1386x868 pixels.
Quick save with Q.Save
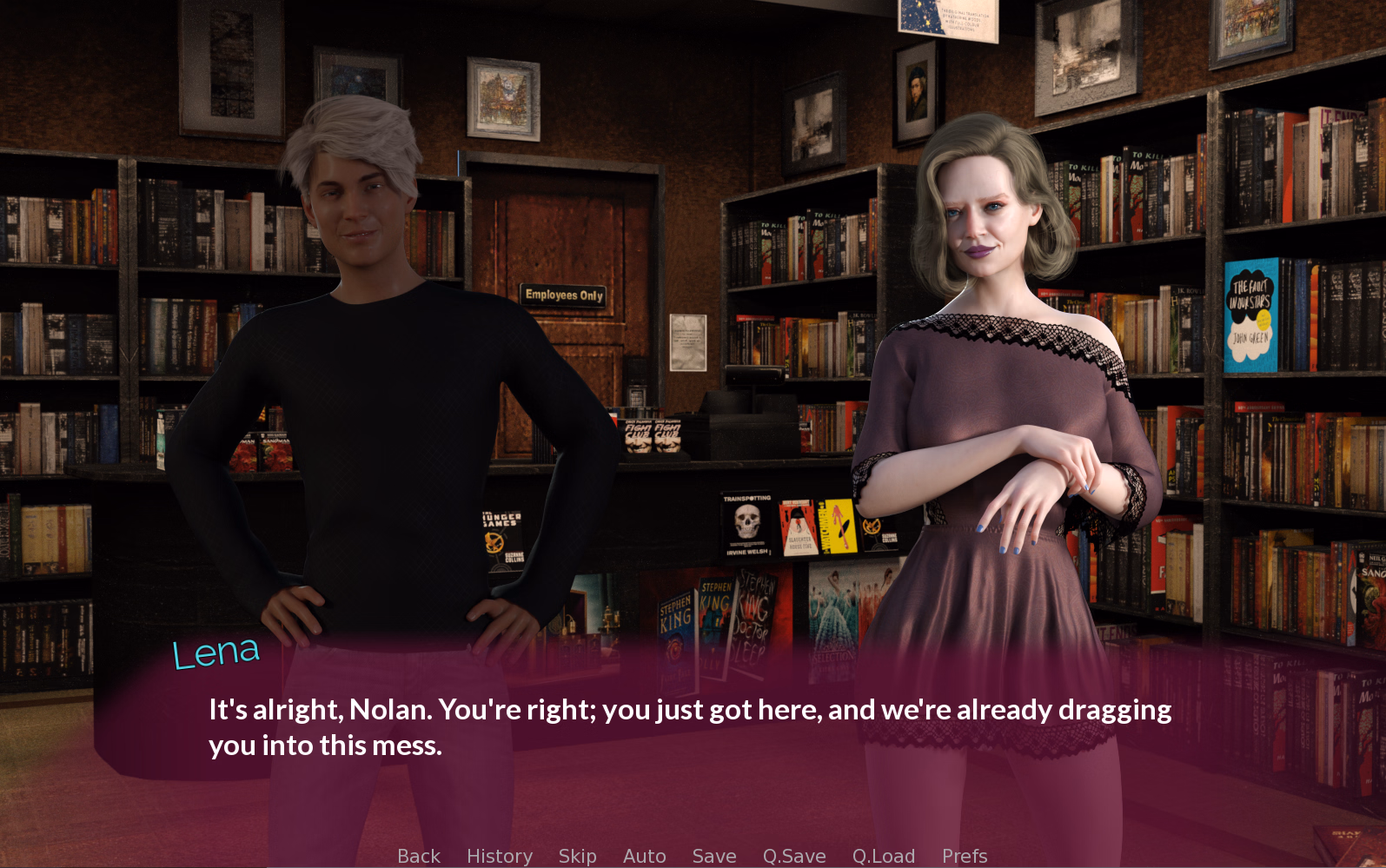[x=794, y=856]
